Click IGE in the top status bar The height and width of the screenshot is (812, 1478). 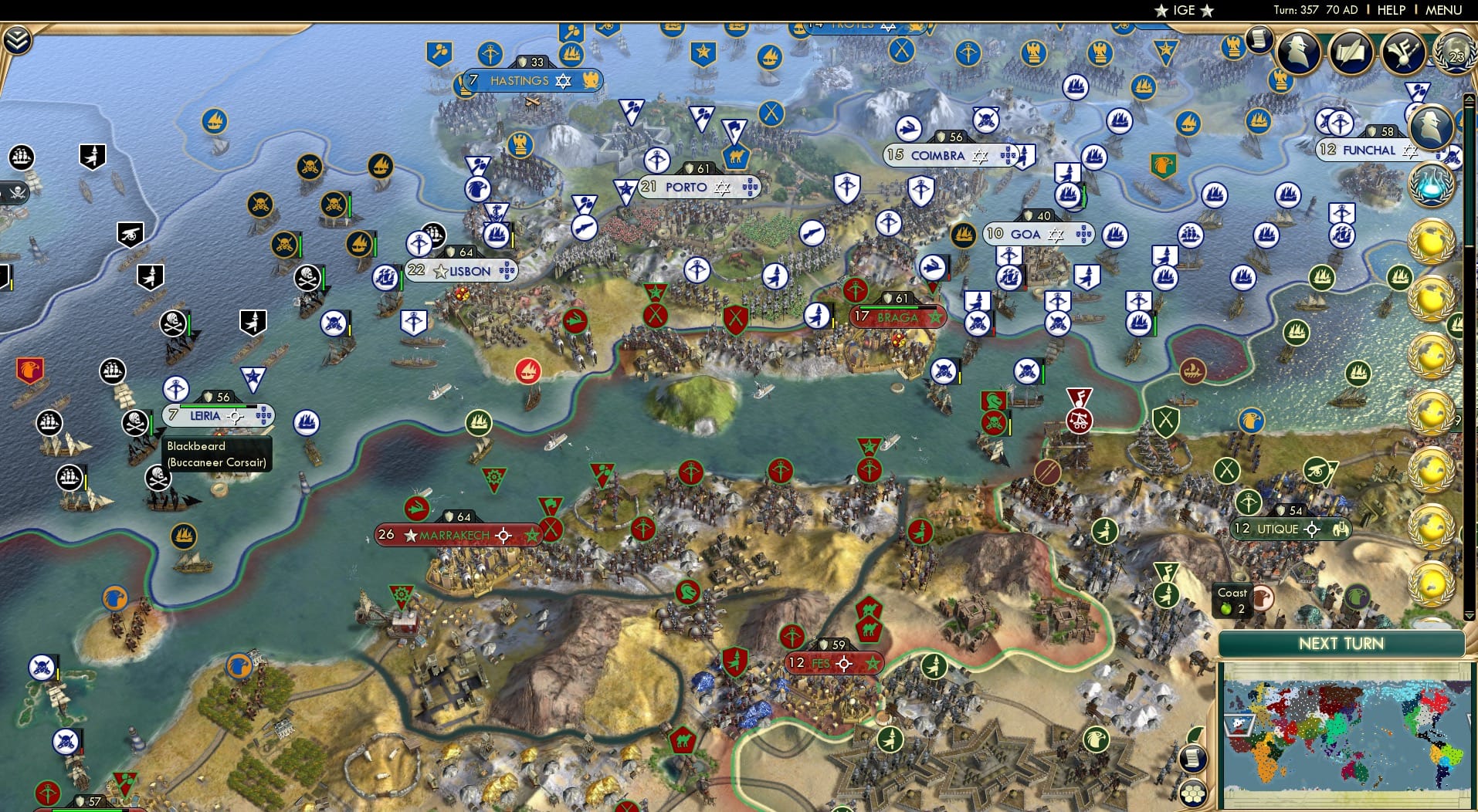pos(1182,10)
